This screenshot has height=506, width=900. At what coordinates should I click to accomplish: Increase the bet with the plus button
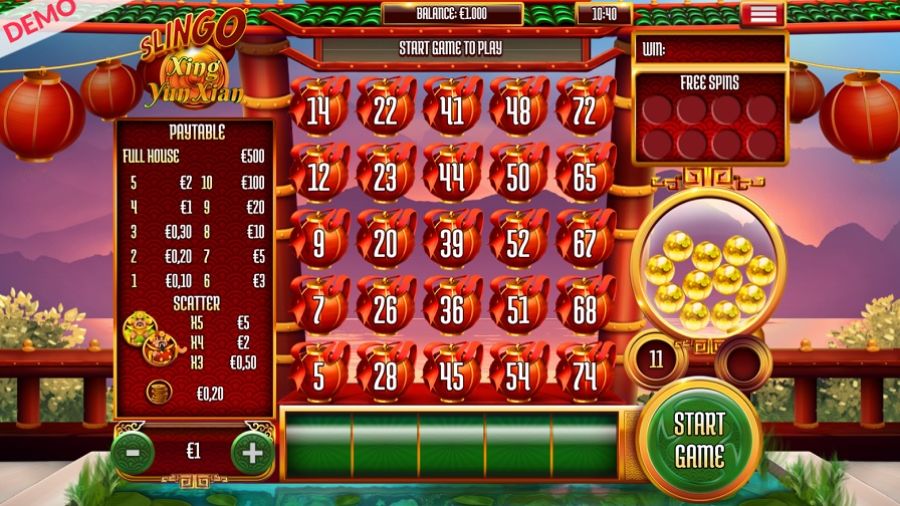point(252,452)
